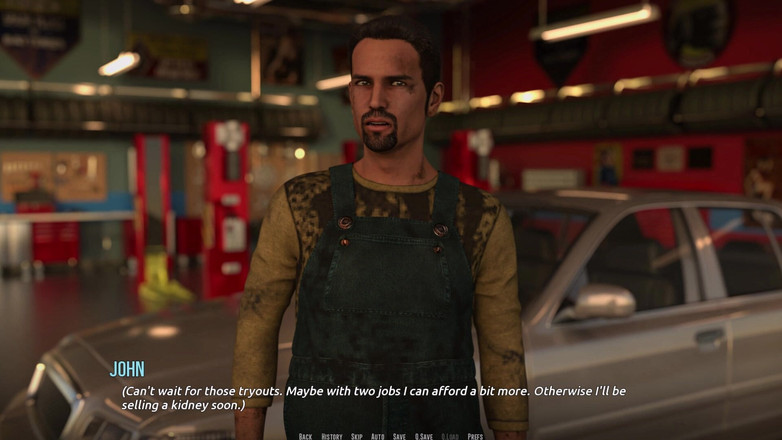
Task: Quick save using Q.Save
Action: pyautogui.click(x=424, y=436)
